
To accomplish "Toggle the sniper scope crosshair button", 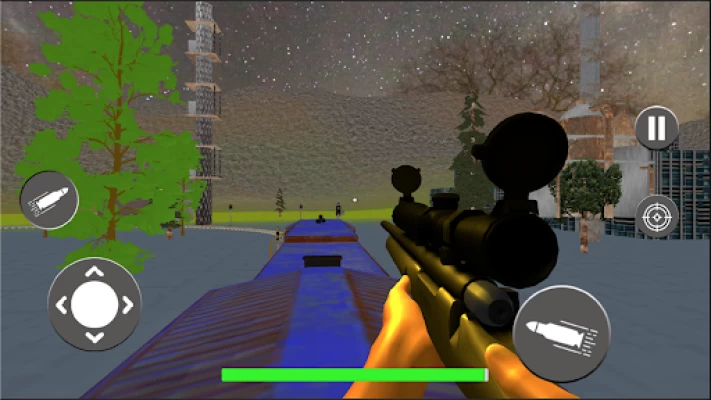I will pos(656,216).
